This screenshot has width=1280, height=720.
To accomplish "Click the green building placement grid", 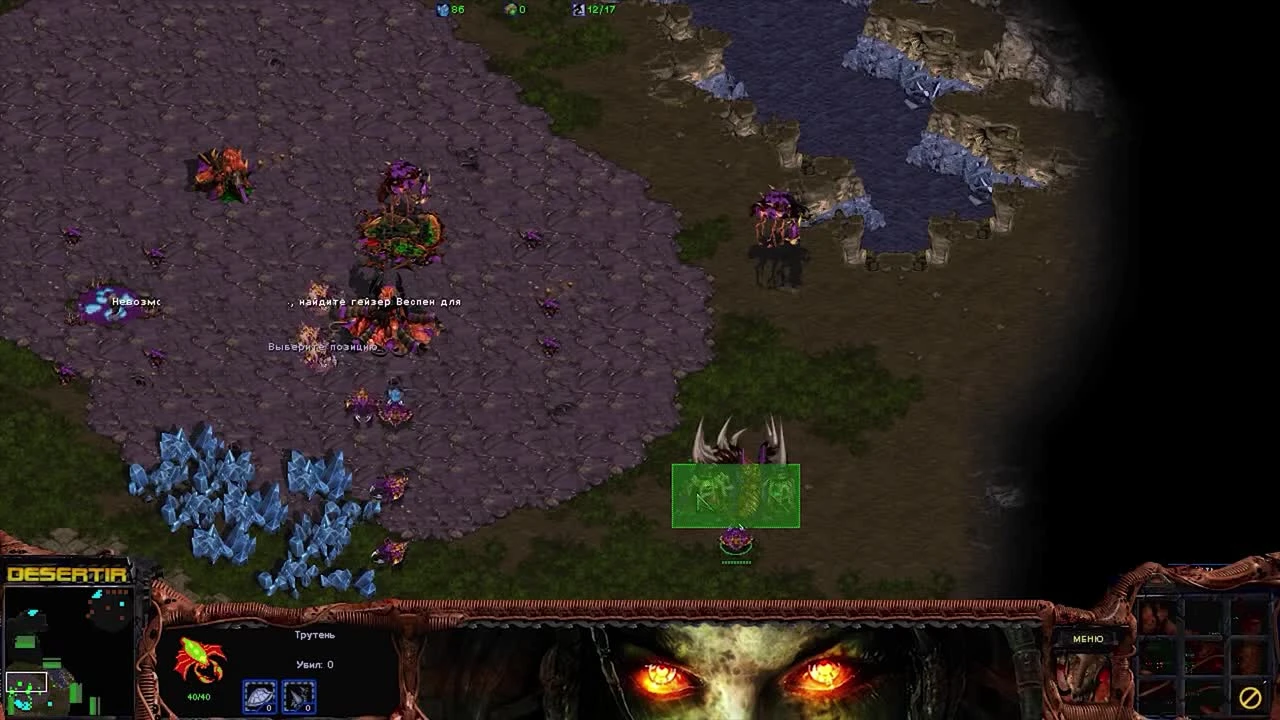I will 735,495.
